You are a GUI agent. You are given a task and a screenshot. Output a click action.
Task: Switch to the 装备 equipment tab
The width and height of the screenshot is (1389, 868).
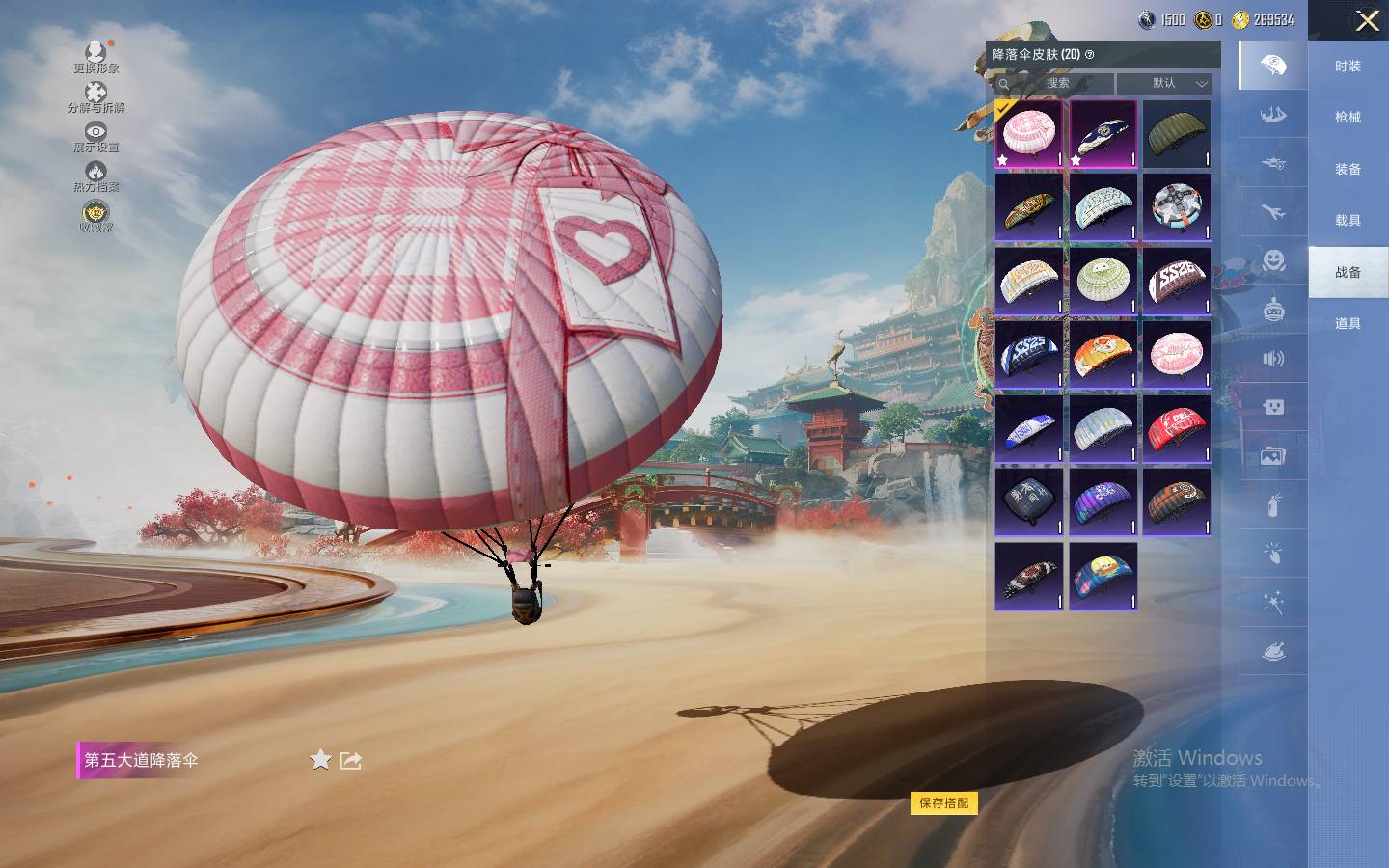coord(1348,169)
